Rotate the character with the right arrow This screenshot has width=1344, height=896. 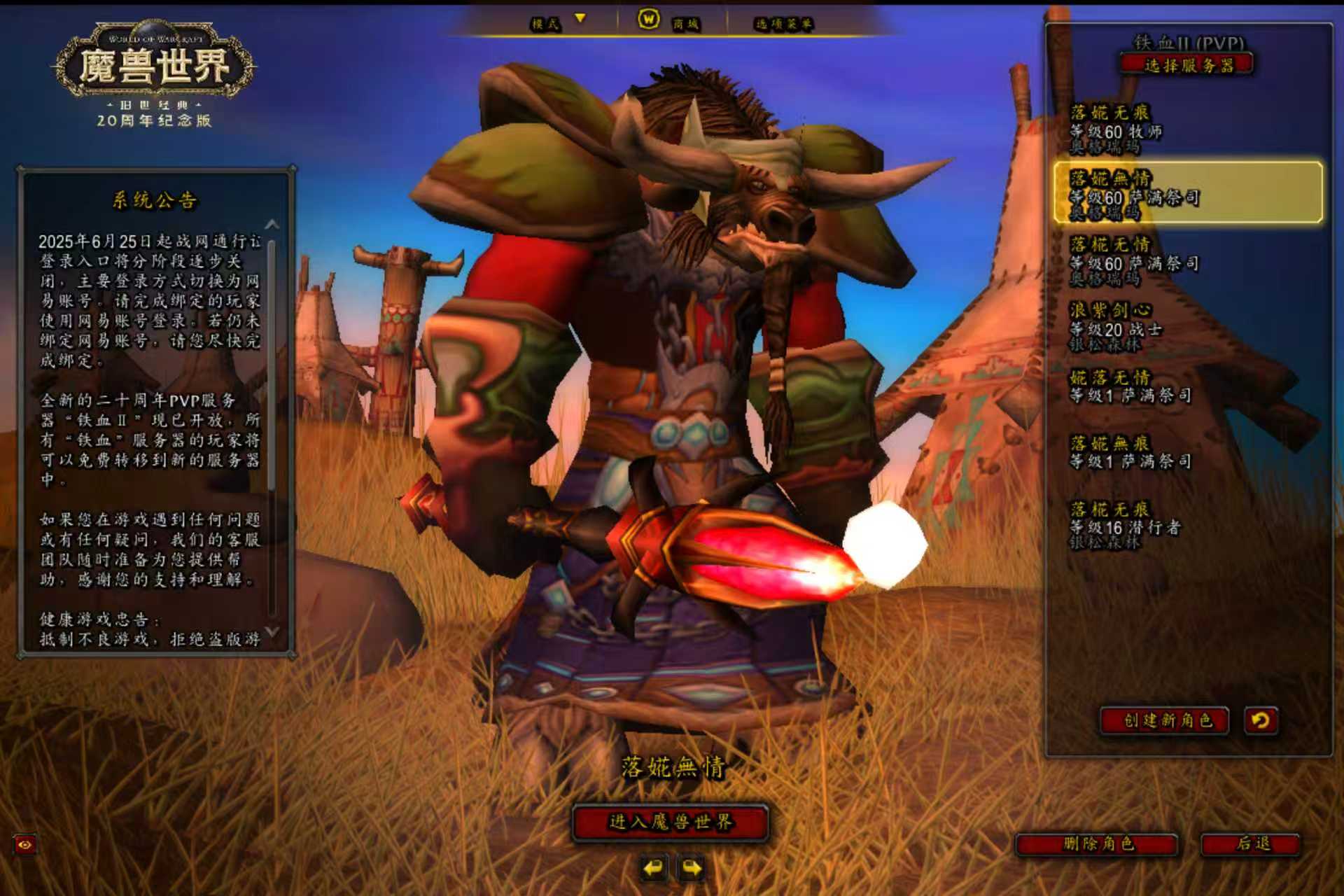coord(692,869)
